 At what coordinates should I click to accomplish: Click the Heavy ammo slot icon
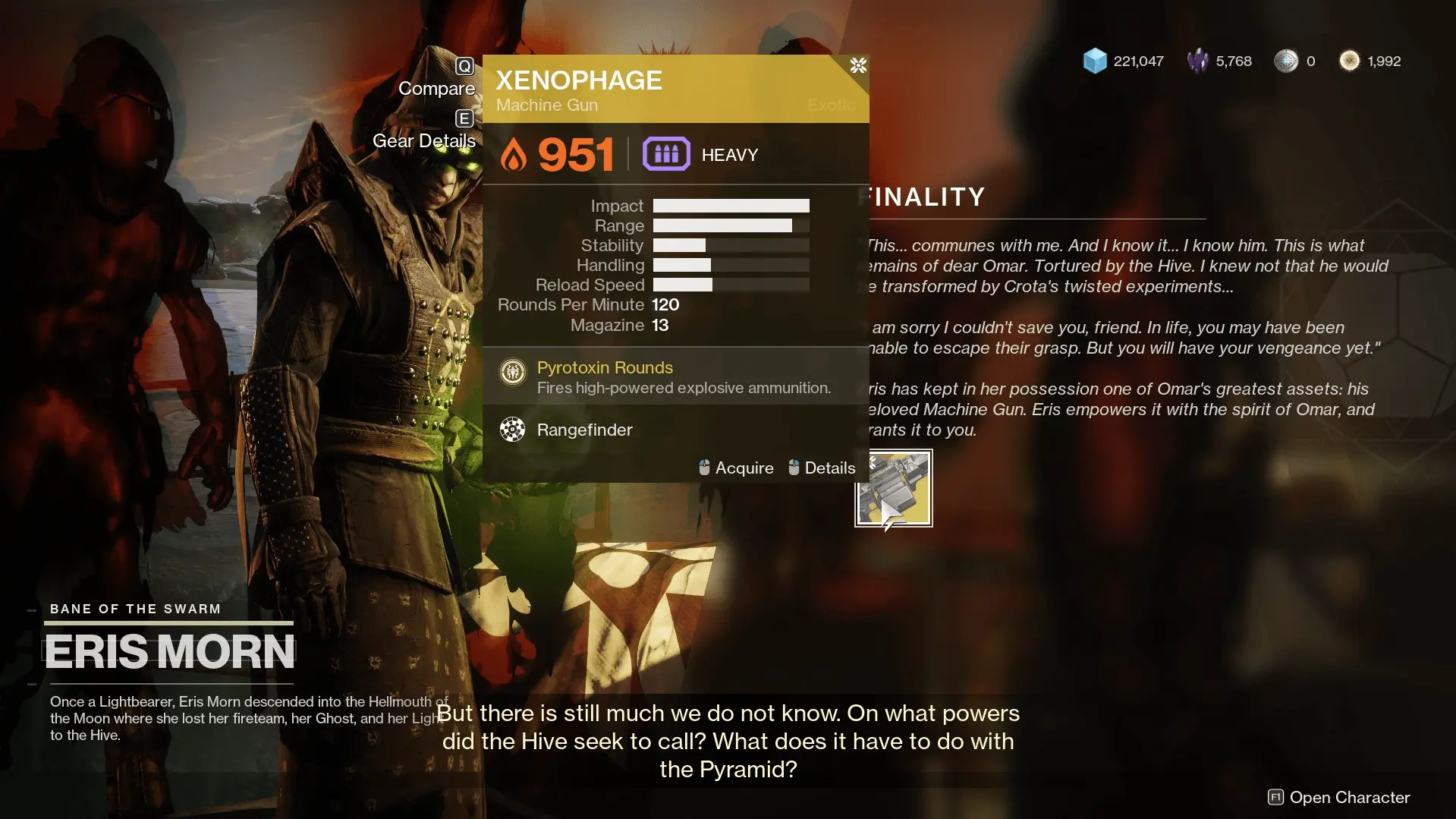tap(665, 153)
